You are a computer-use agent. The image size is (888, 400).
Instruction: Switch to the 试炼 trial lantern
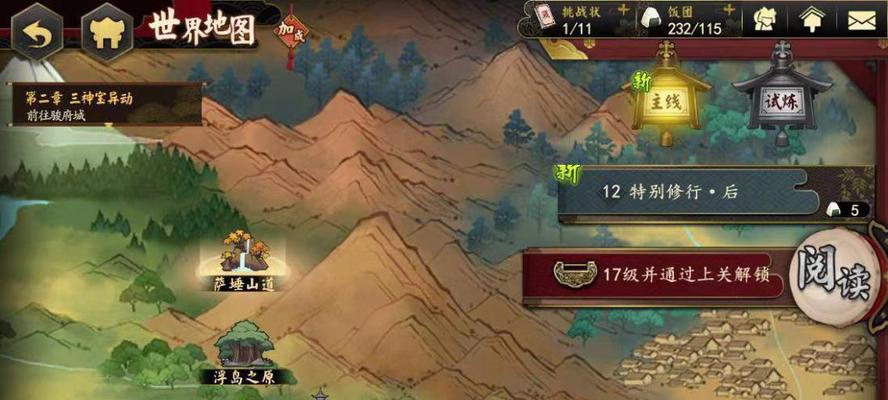point(782,100)
